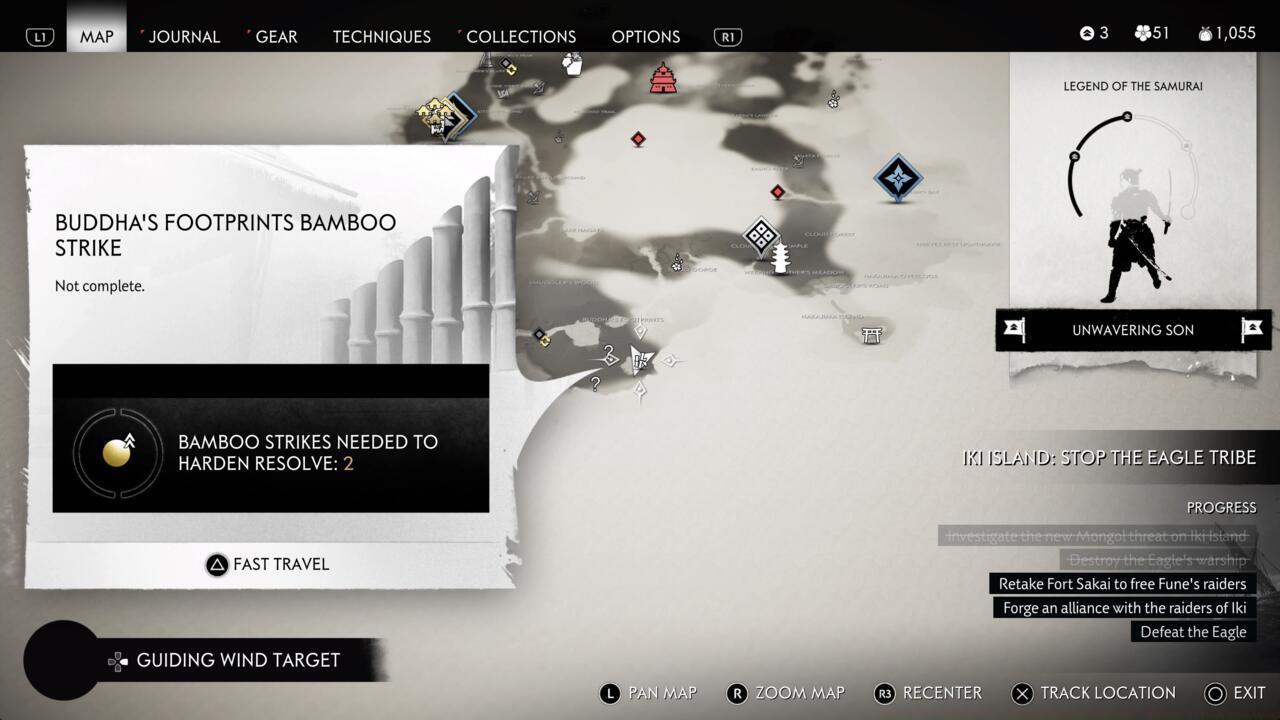Choose the blue shuriken diamond marker

(x=898, y=178)
